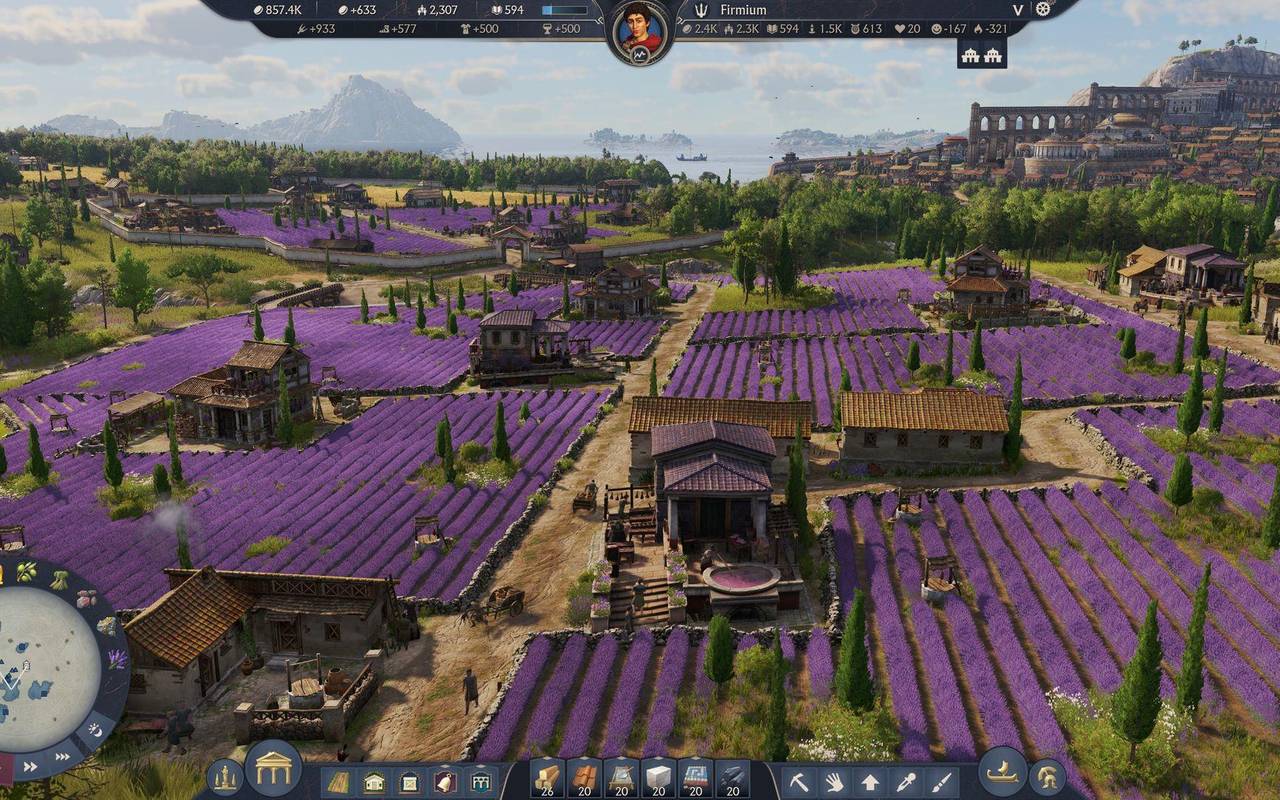
Task: Select the brush tool in the toolbar
Action: tap(941, 780)
